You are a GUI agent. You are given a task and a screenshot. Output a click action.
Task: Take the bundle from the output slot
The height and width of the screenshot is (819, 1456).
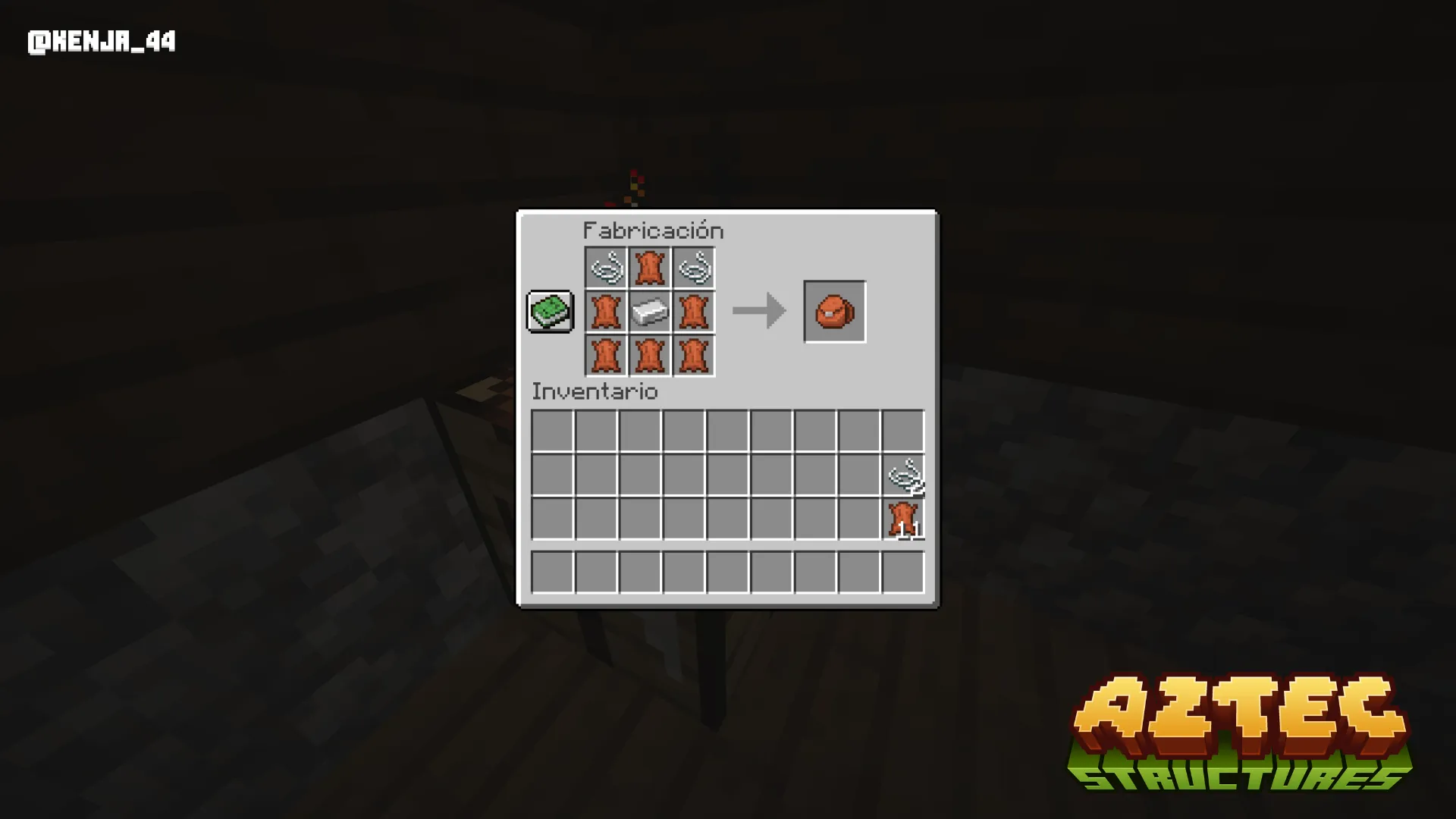834,312
